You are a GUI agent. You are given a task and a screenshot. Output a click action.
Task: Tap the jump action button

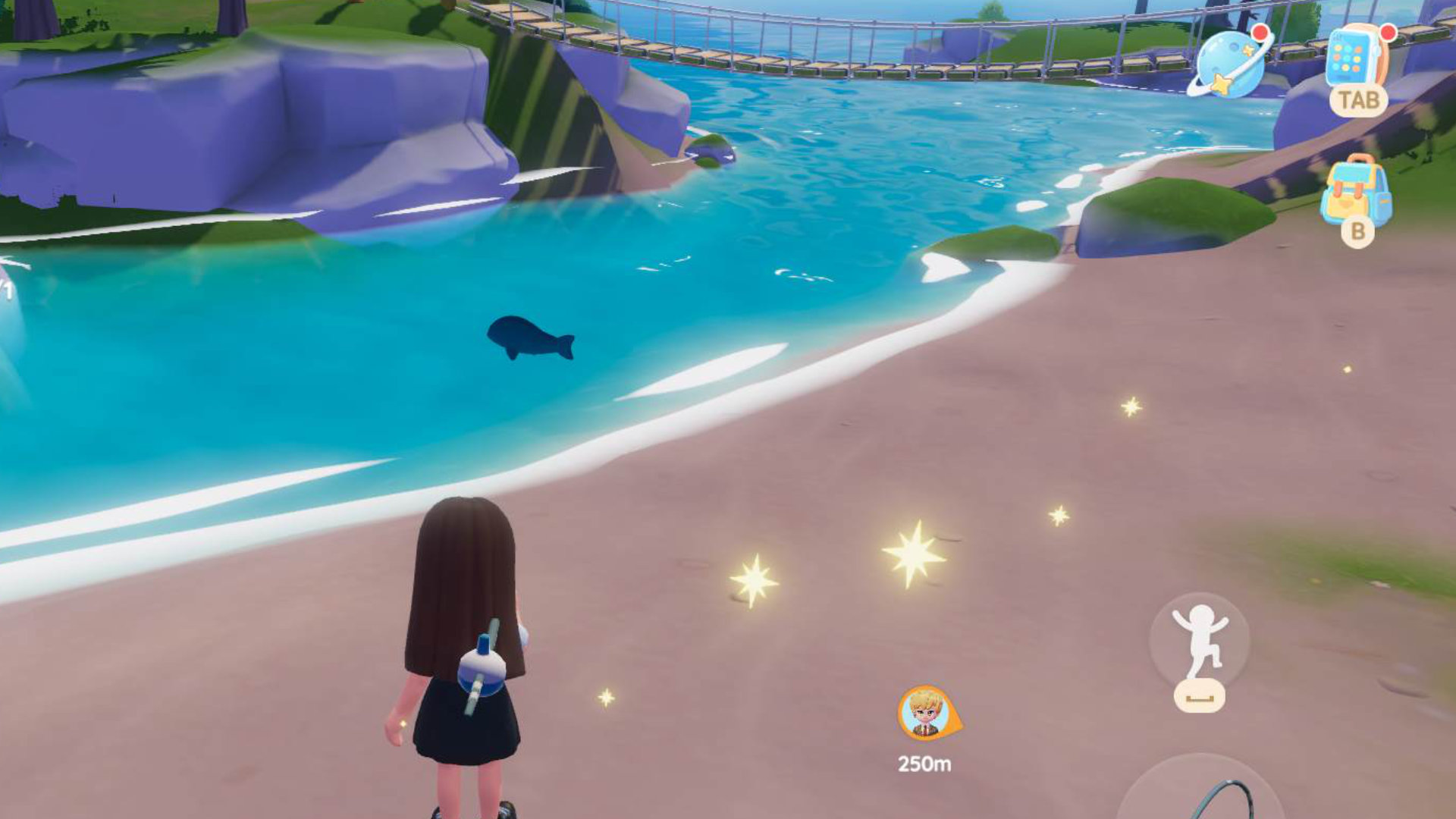click(x=1199, y=641)
